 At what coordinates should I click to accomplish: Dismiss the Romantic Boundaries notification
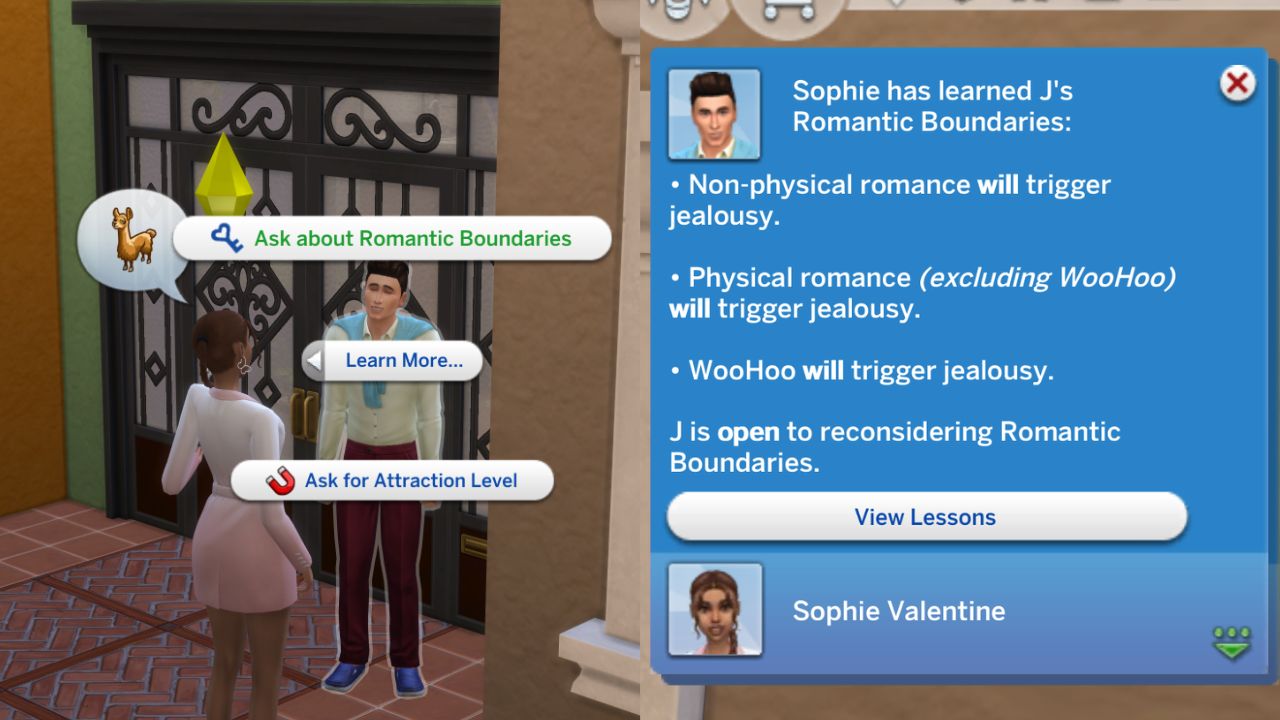coord(1237,84)
